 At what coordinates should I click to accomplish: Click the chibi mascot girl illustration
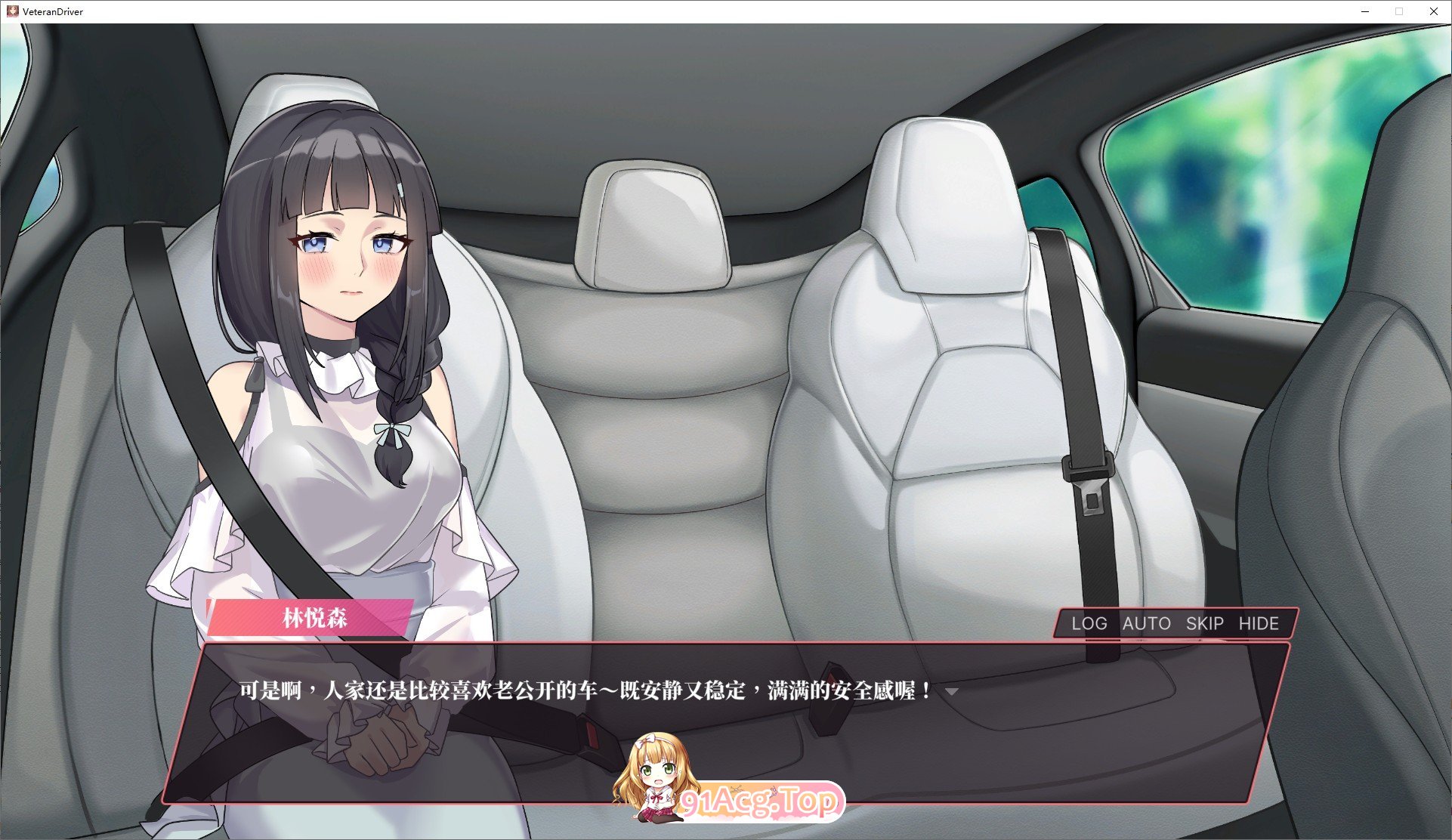(x=656, y=774)
